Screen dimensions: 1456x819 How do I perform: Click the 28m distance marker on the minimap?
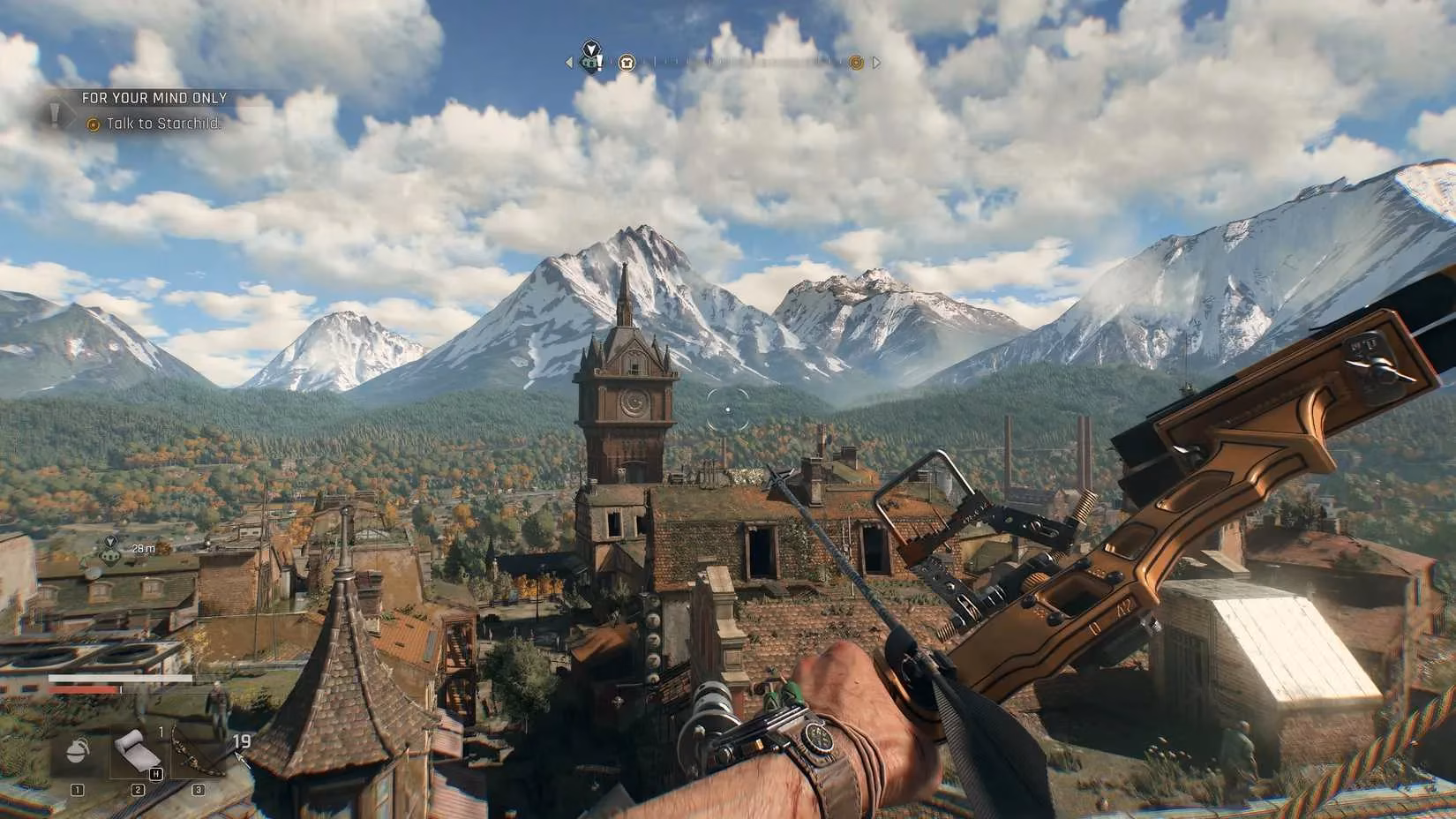pos(144,548)
